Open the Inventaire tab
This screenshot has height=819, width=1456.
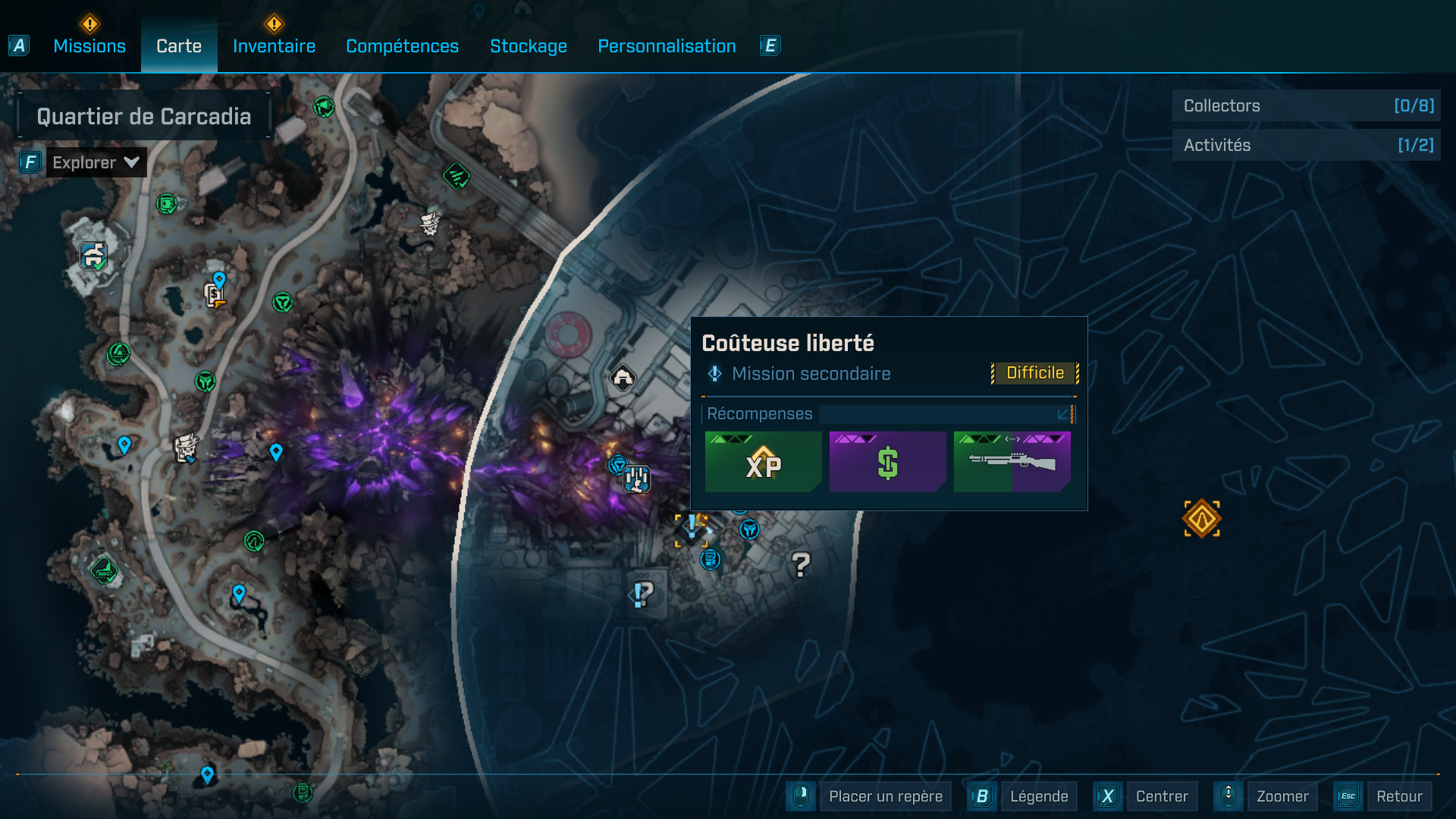[274, 46]
